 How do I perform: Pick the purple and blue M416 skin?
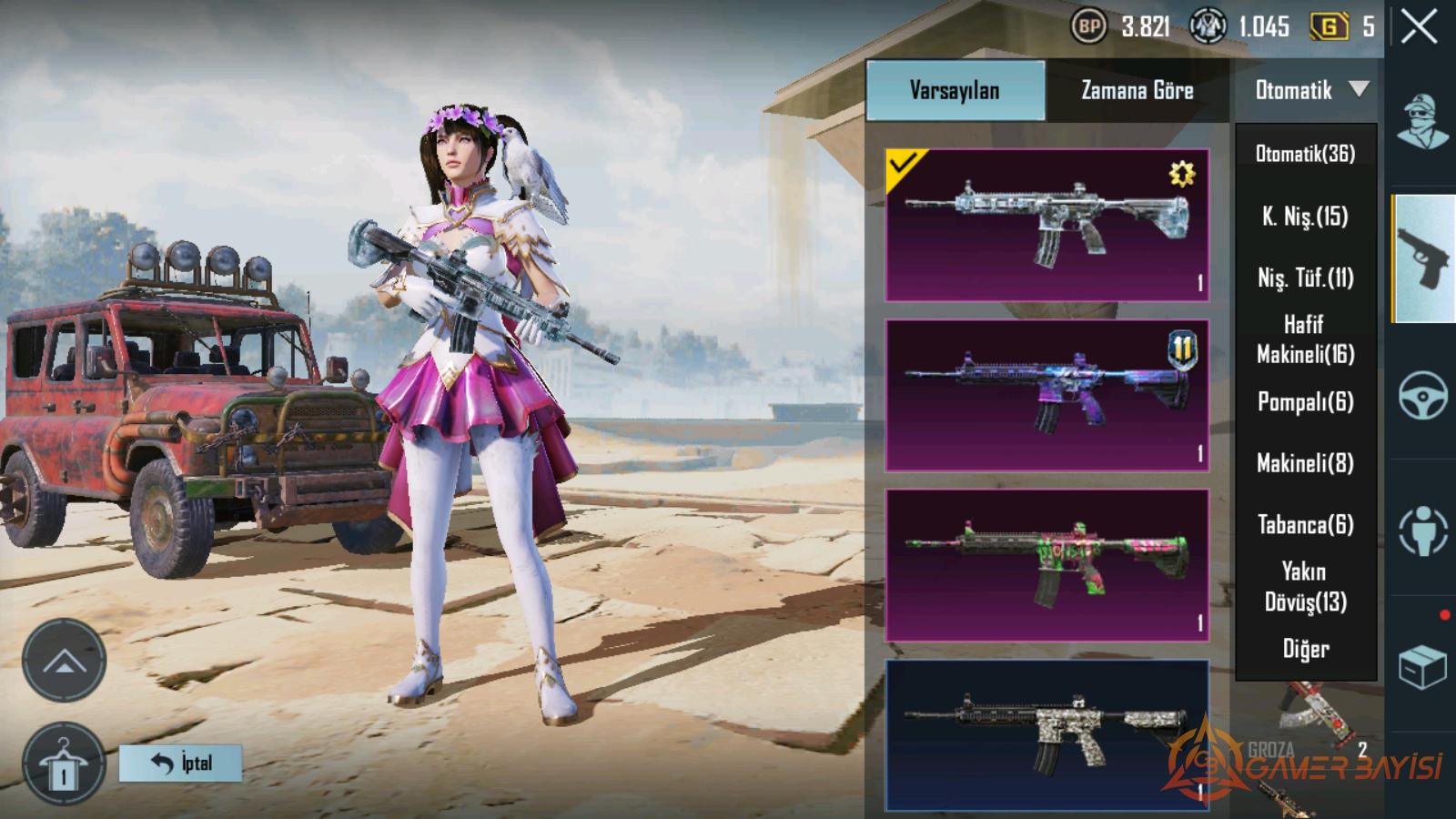pyautogui.click(x=1046, y=395)
